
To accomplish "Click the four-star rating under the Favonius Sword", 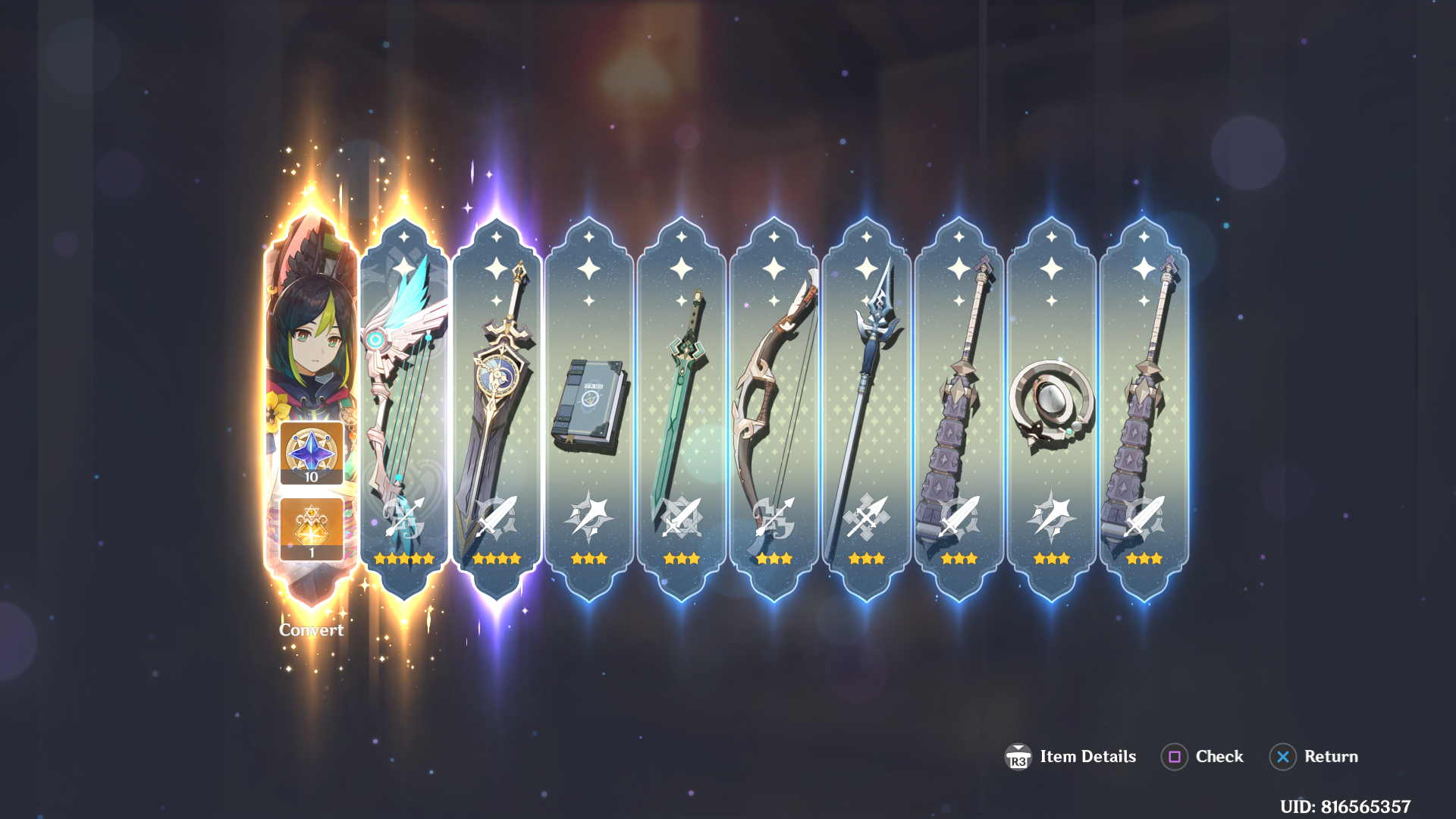I will pyautogui.click(x=497, y=559).
